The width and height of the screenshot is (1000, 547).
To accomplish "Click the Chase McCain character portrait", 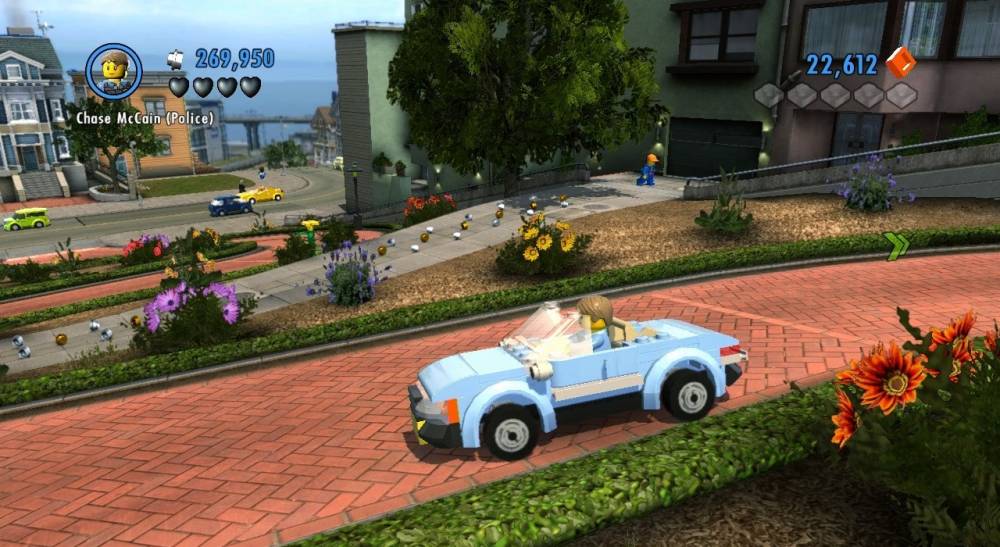I will pyautogui.click(x=113, y=71).
